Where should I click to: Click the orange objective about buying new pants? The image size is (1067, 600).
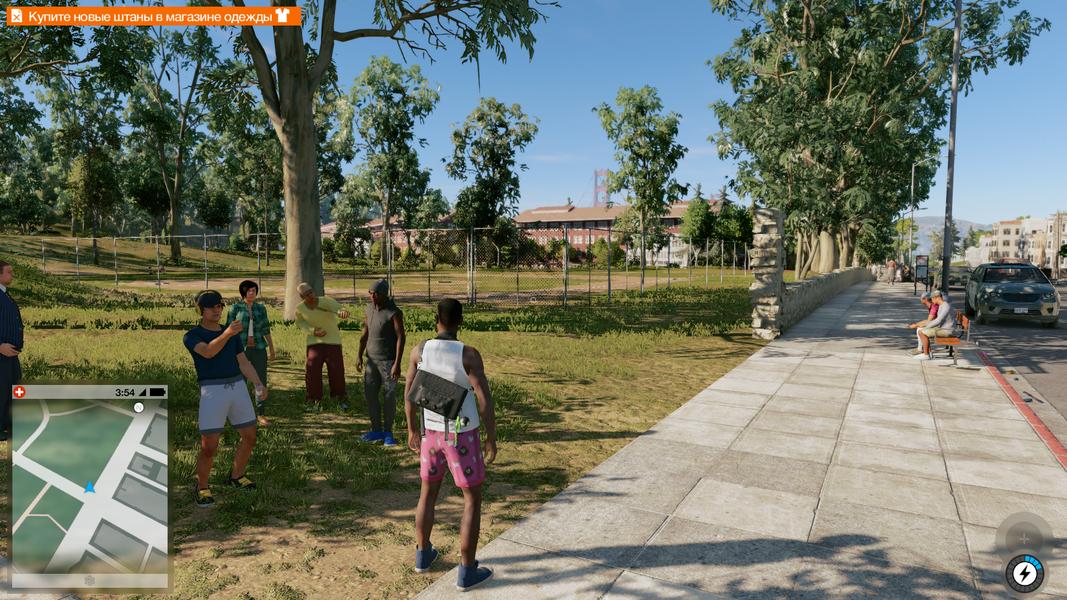click(x=150, y=16)
